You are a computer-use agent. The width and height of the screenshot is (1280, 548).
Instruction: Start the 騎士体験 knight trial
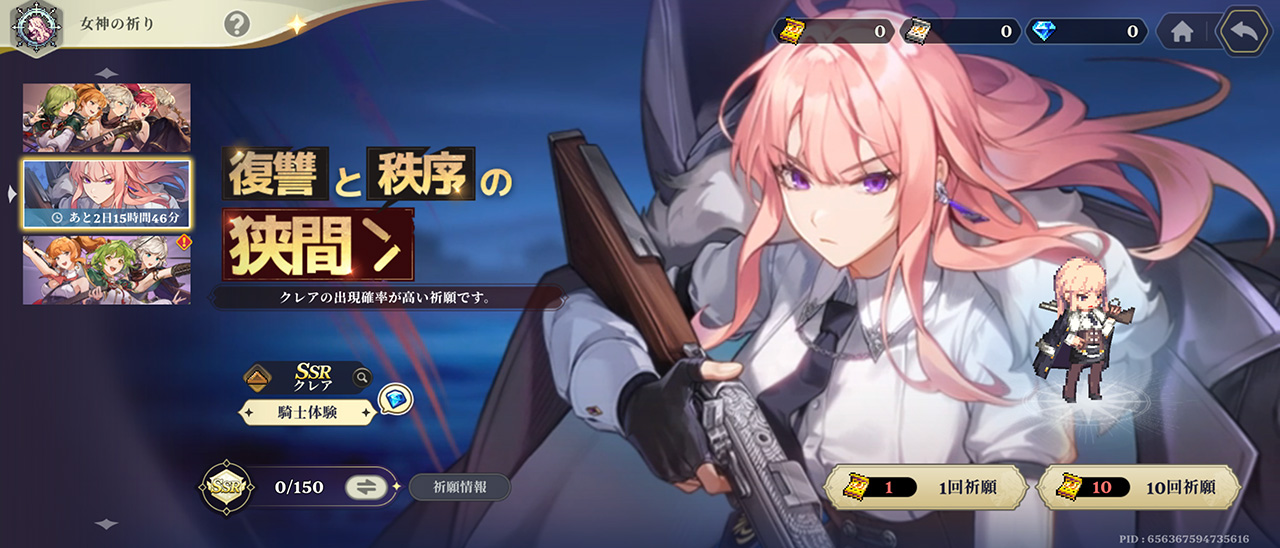coord(307,411)
